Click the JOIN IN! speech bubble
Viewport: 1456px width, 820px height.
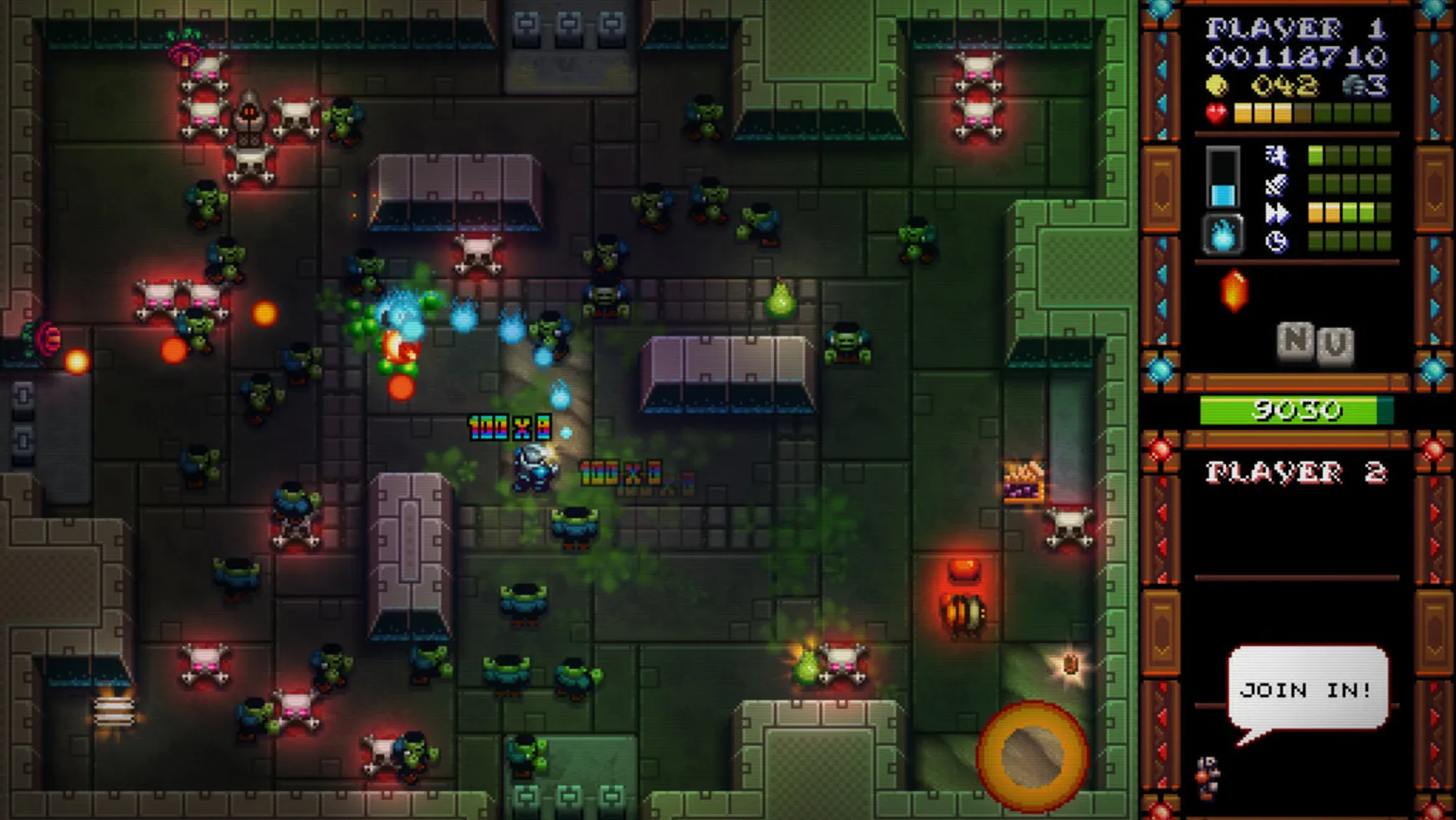pyautogui.click(x=1307, y=689)
